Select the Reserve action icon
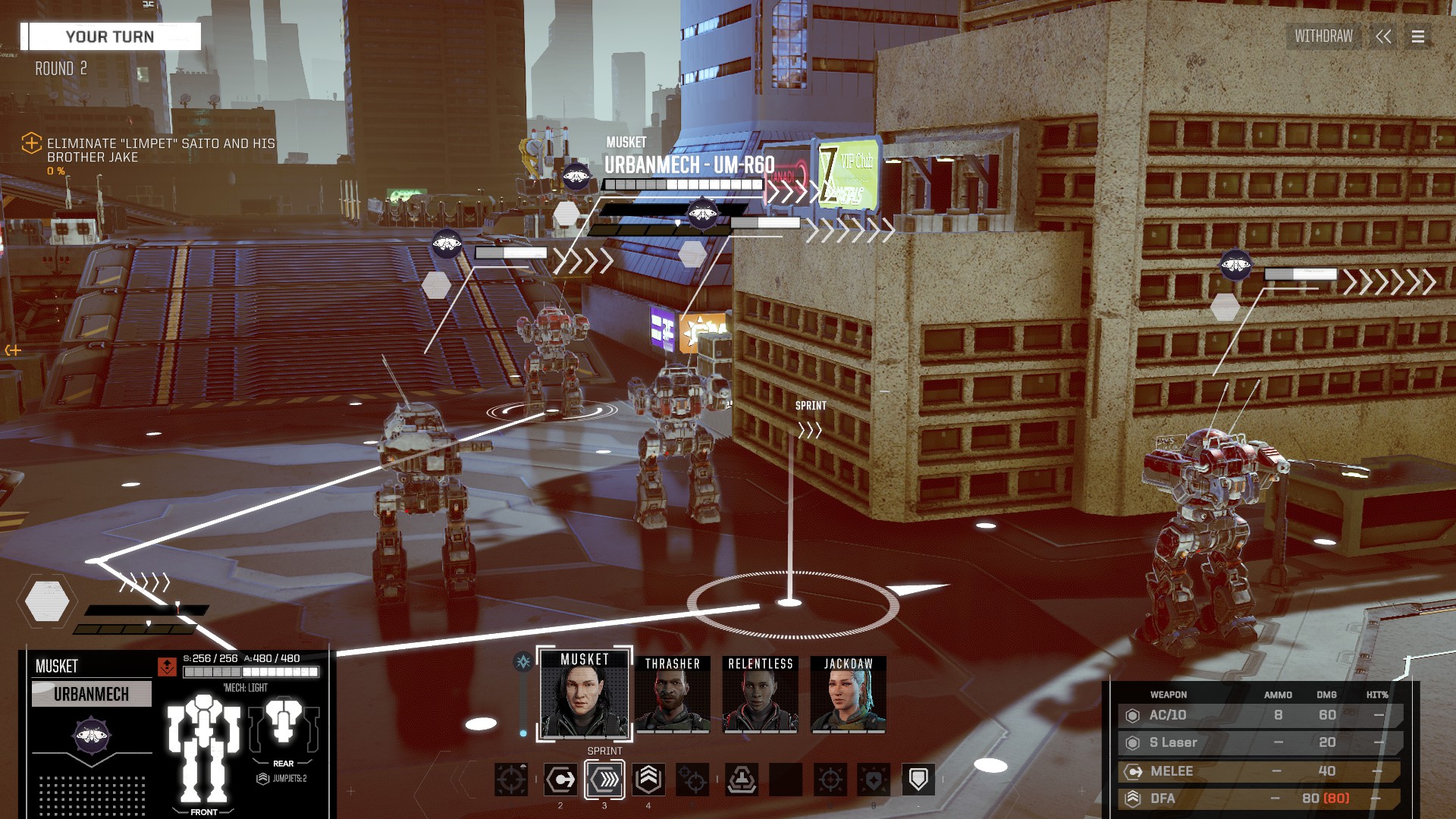This screenshot has width=1456, height=819. [742, 779]
